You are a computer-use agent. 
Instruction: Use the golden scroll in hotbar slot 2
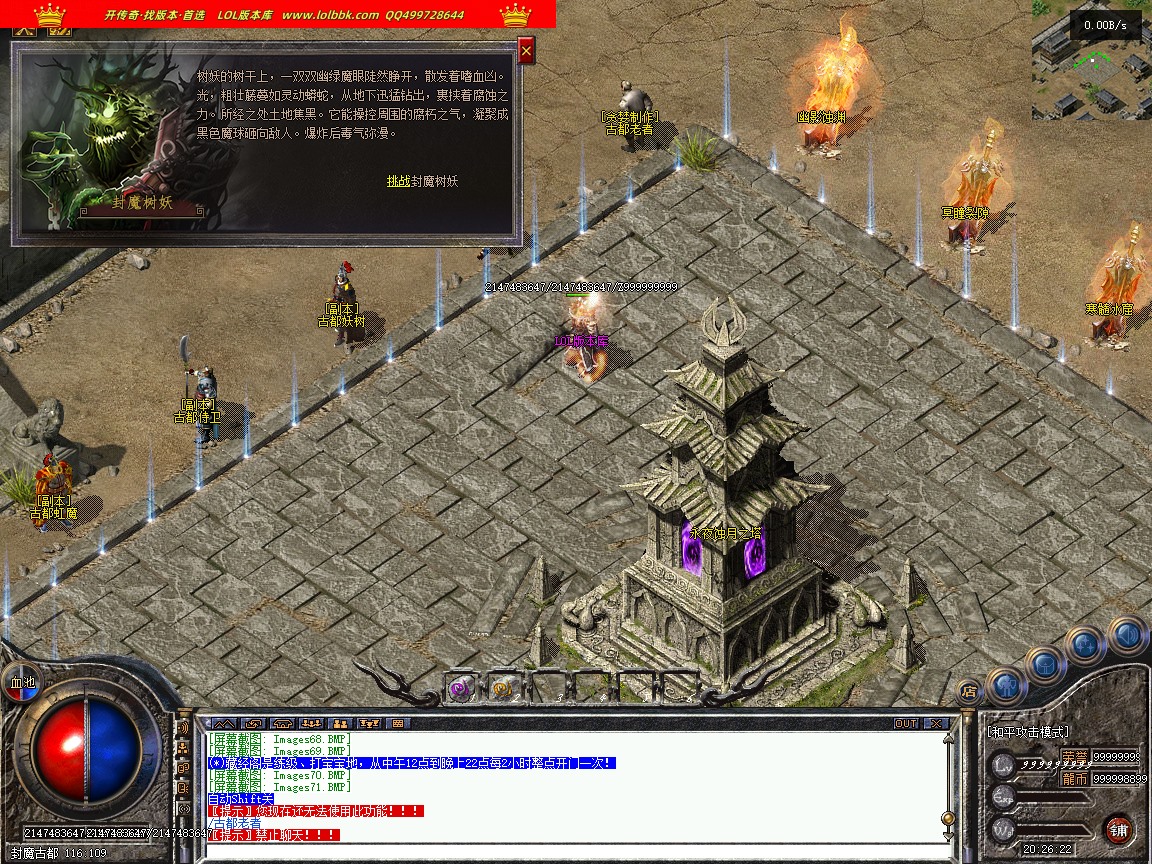(x=502, y=687)
